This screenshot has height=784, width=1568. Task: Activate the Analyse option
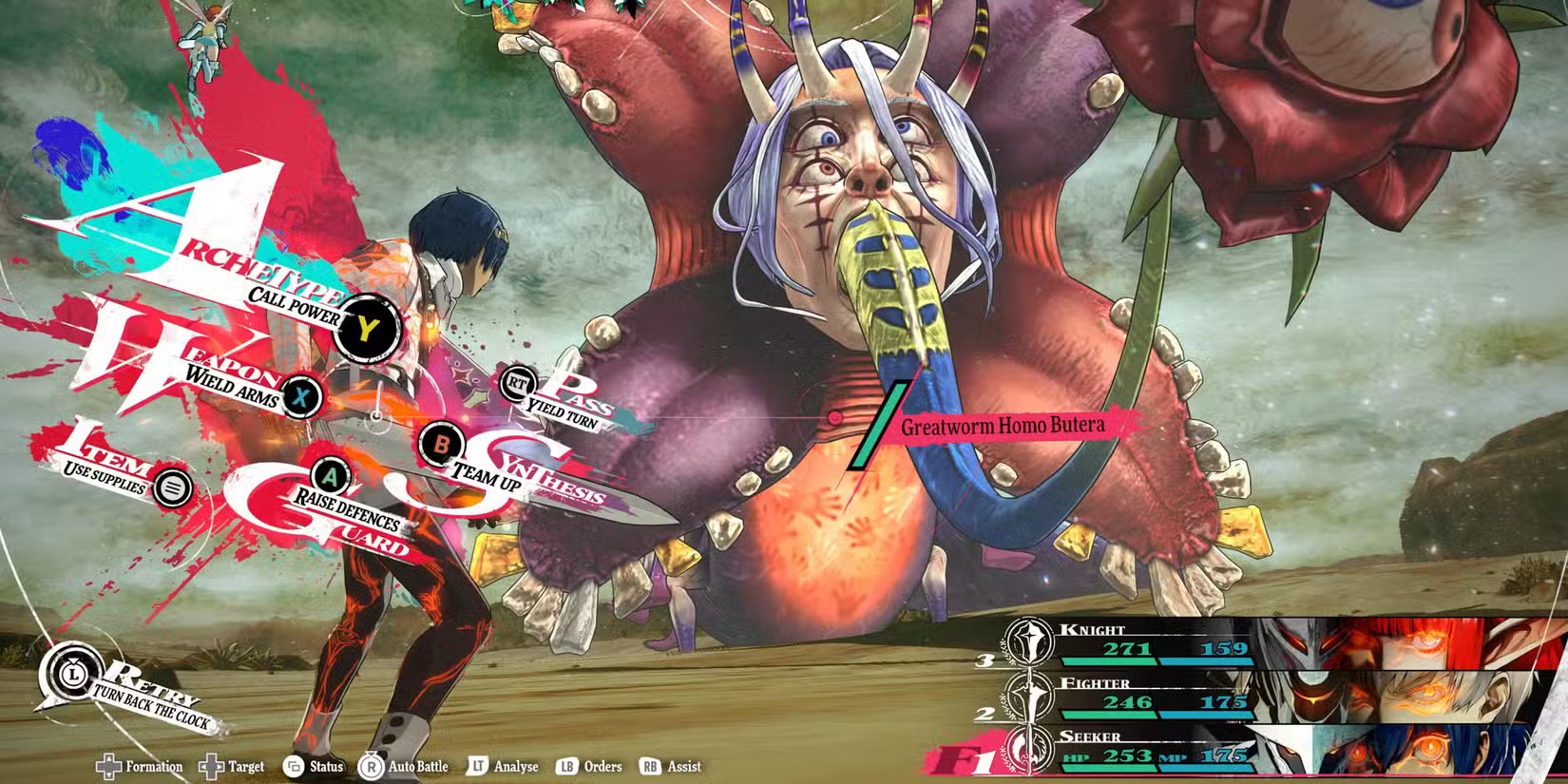504,766
